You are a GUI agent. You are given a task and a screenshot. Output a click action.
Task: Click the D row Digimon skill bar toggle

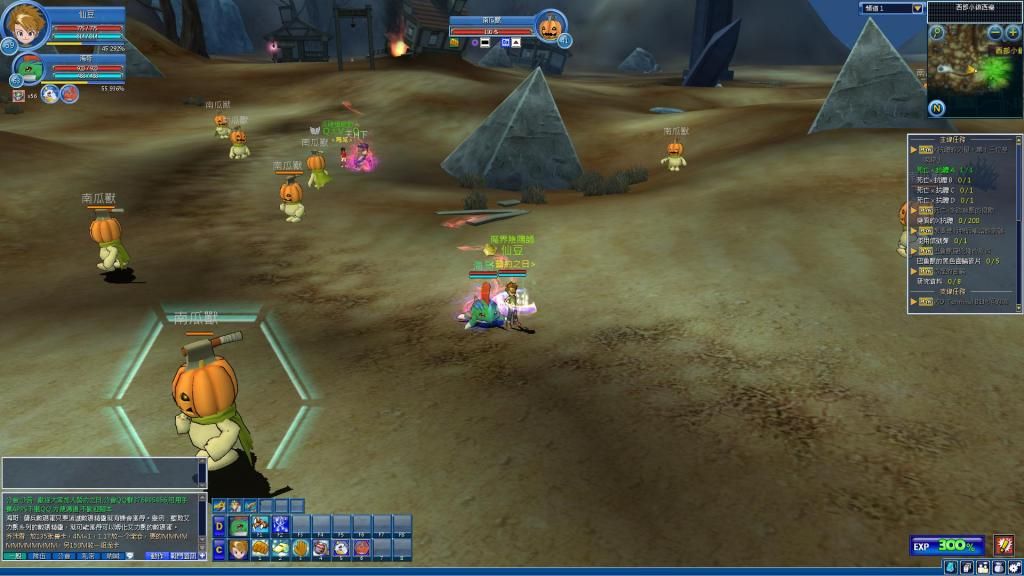(x=219, y=526)
